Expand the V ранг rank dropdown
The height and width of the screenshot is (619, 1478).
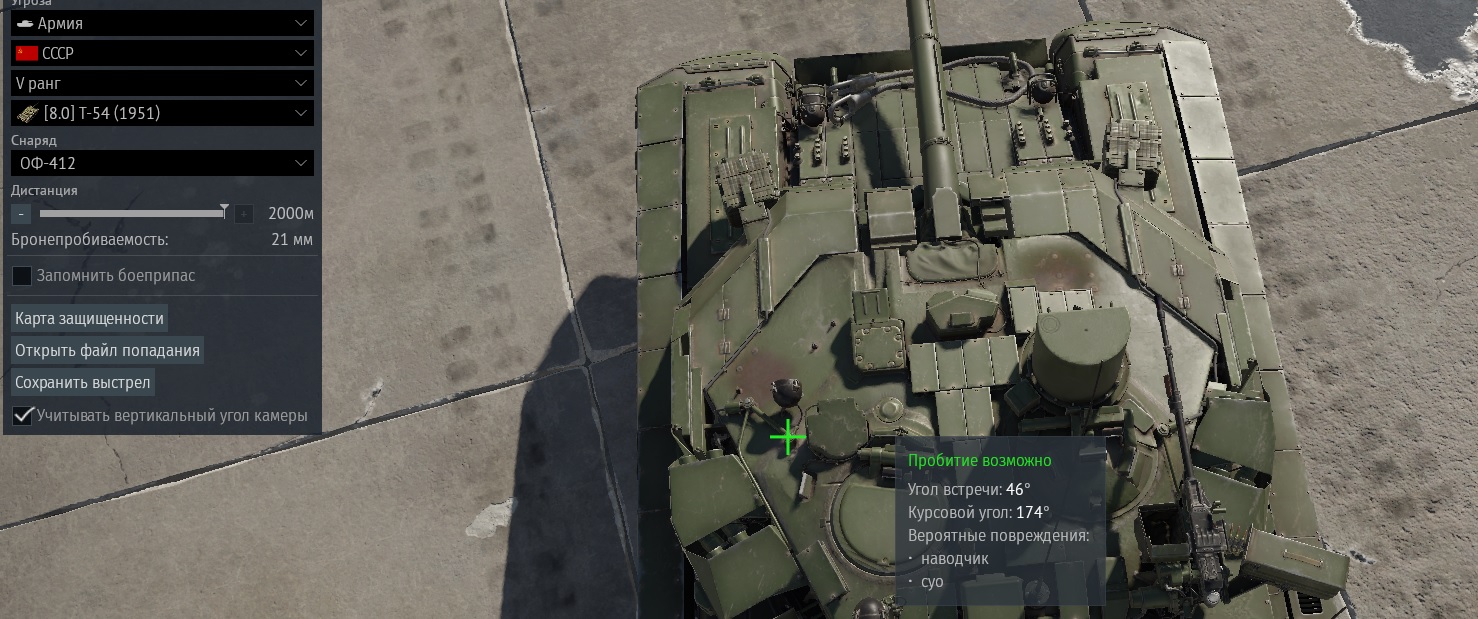click(x=162, y=83)
